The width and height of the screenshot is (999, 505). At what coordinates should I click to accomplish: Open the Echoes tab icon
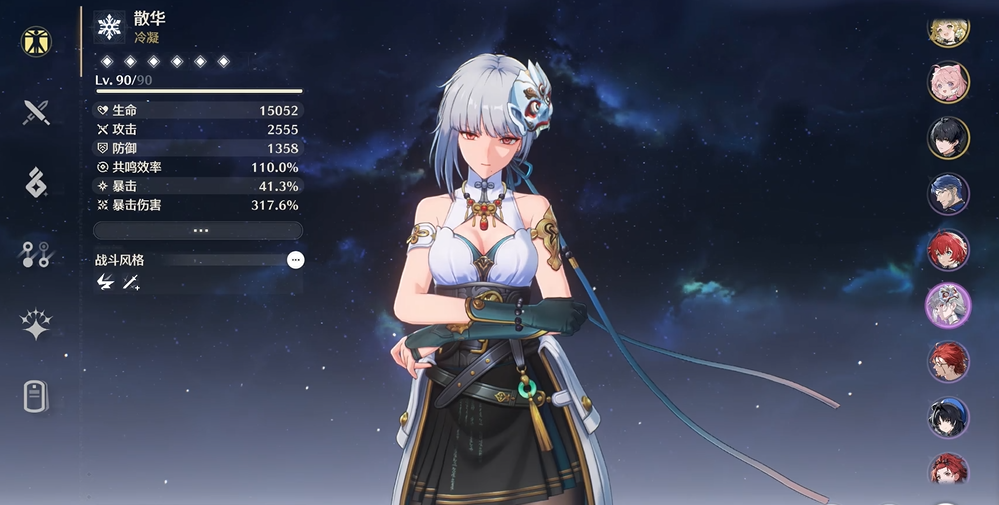37,182
